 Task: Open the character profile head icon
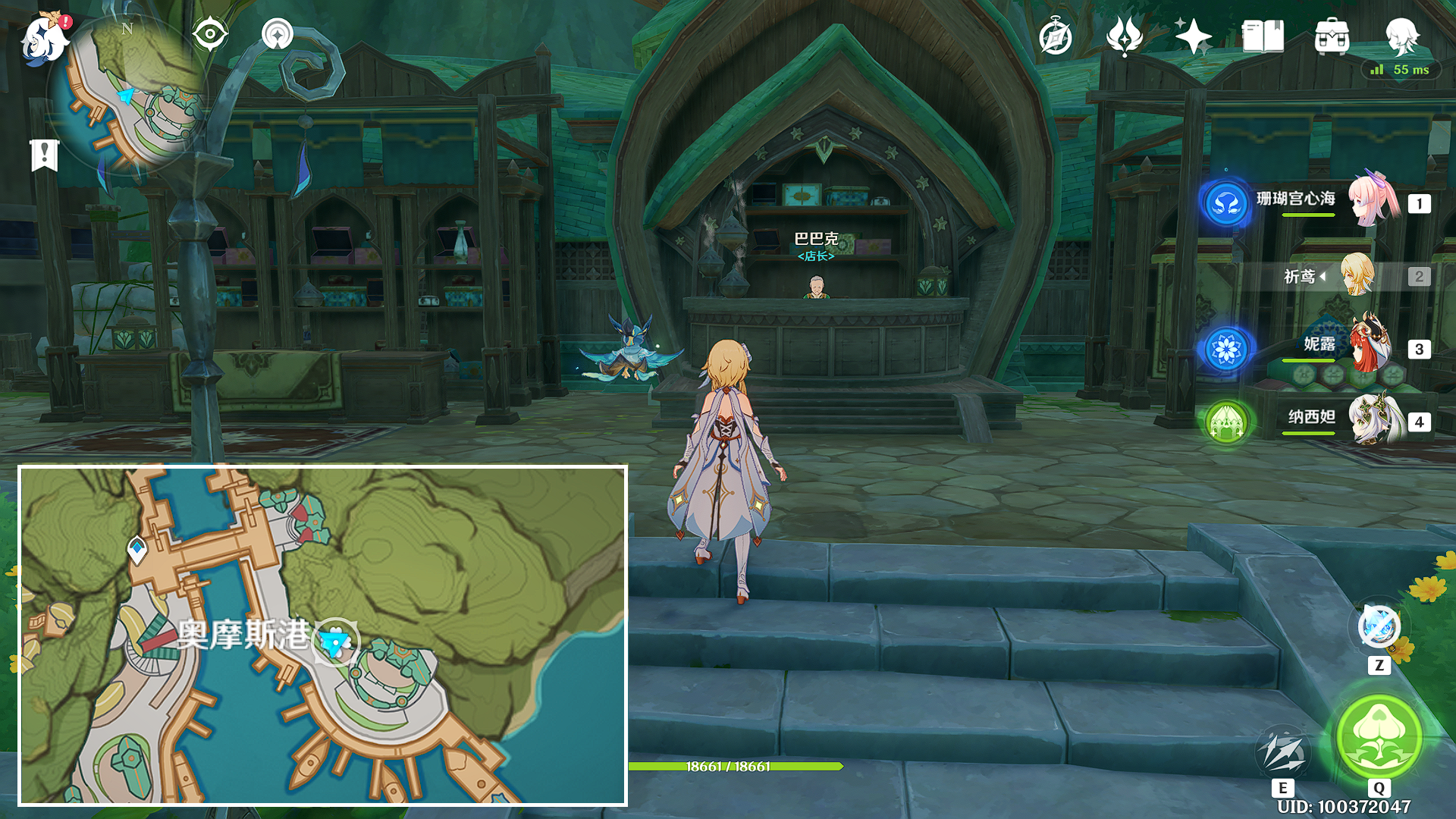[1401, 35]
